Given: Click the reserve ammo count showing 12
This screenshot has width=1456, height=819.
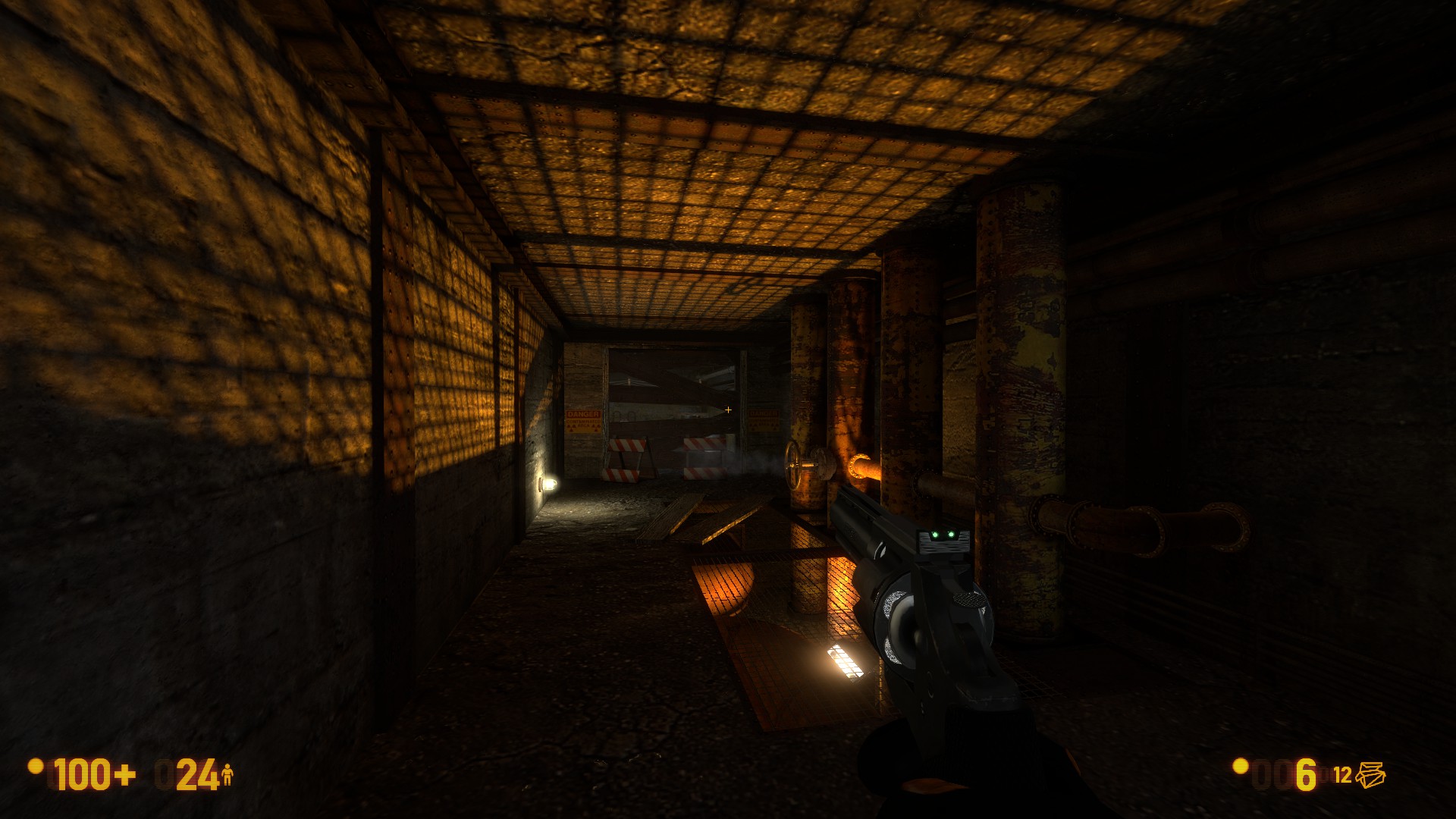Looking at the screenshot, I should pyautogui.click(x=1342, y=775).
